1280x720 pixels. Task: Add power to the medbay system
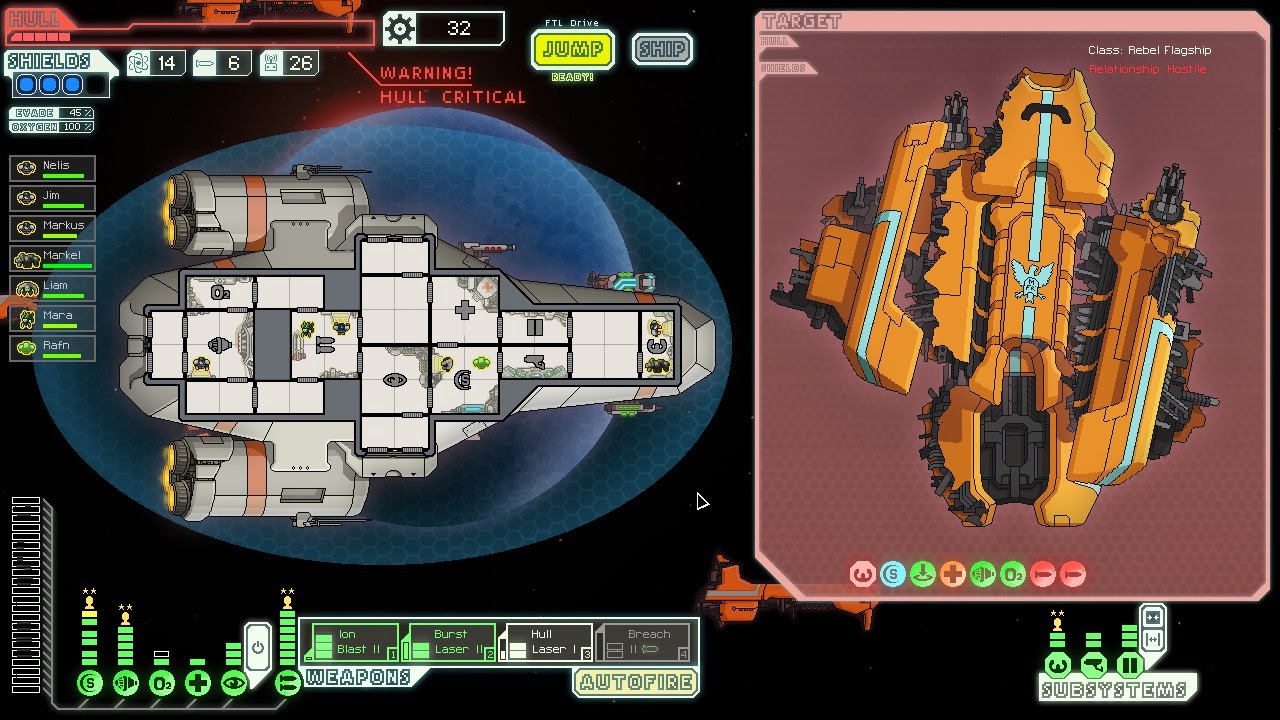(x=198, y=684)
